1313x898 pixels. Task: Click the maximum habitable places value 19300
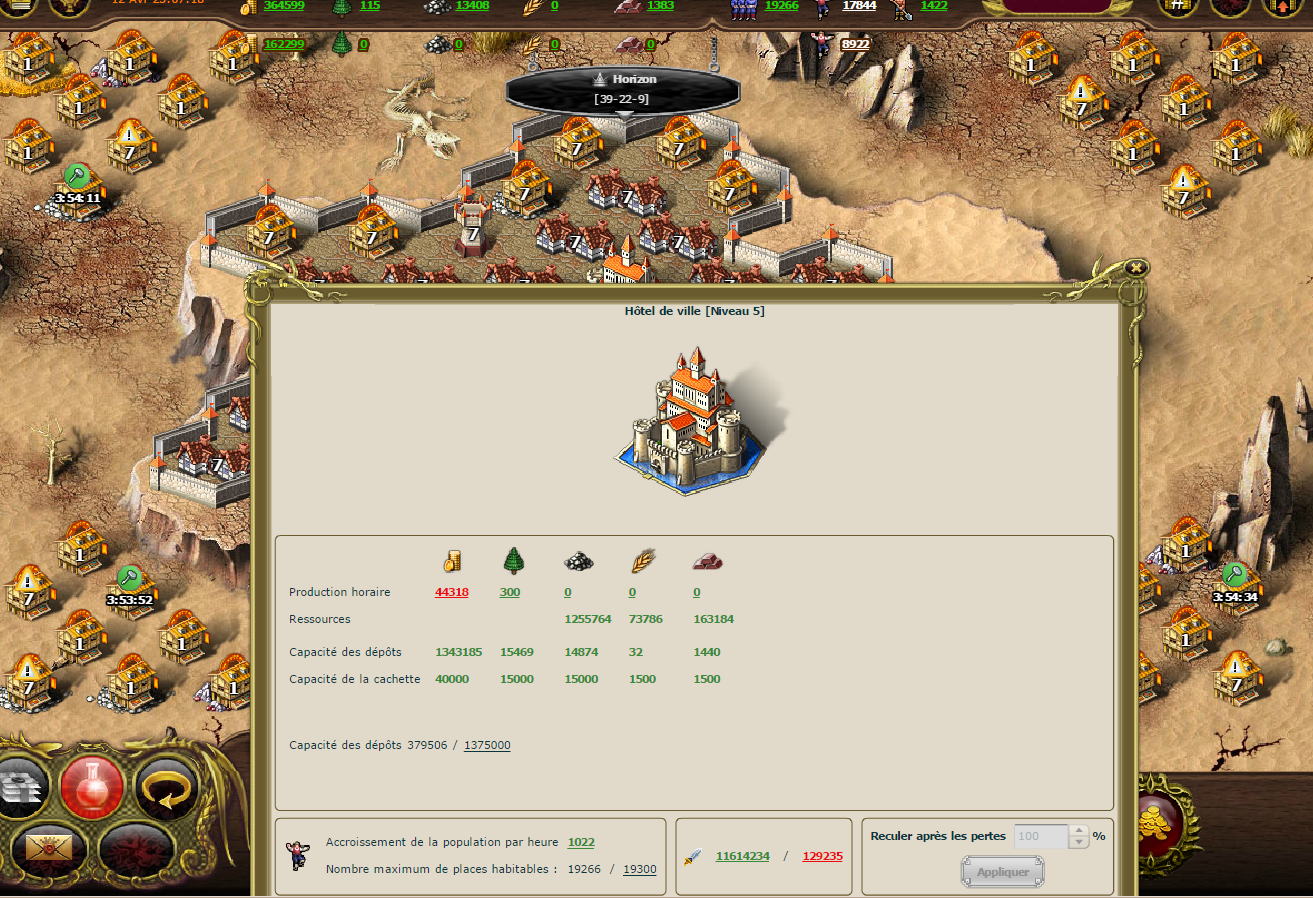click(x=640, y=869)
